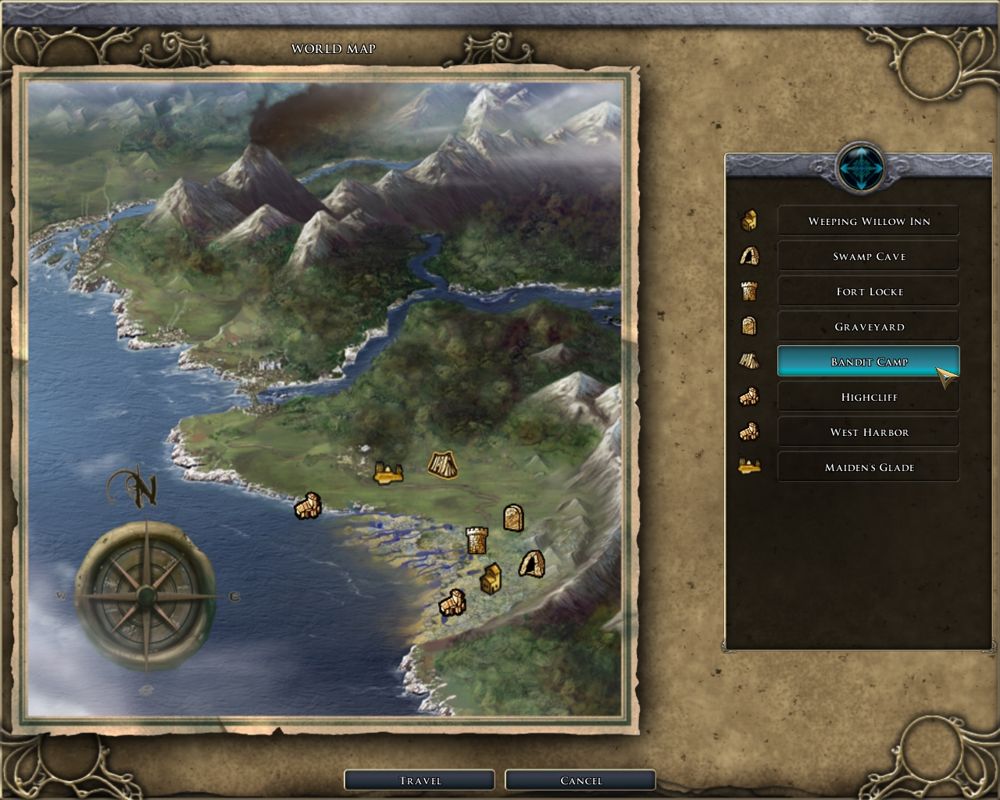Select West Harbor from the list
The height and width of the screenshot is (800, 1000).
pos(868,432)
